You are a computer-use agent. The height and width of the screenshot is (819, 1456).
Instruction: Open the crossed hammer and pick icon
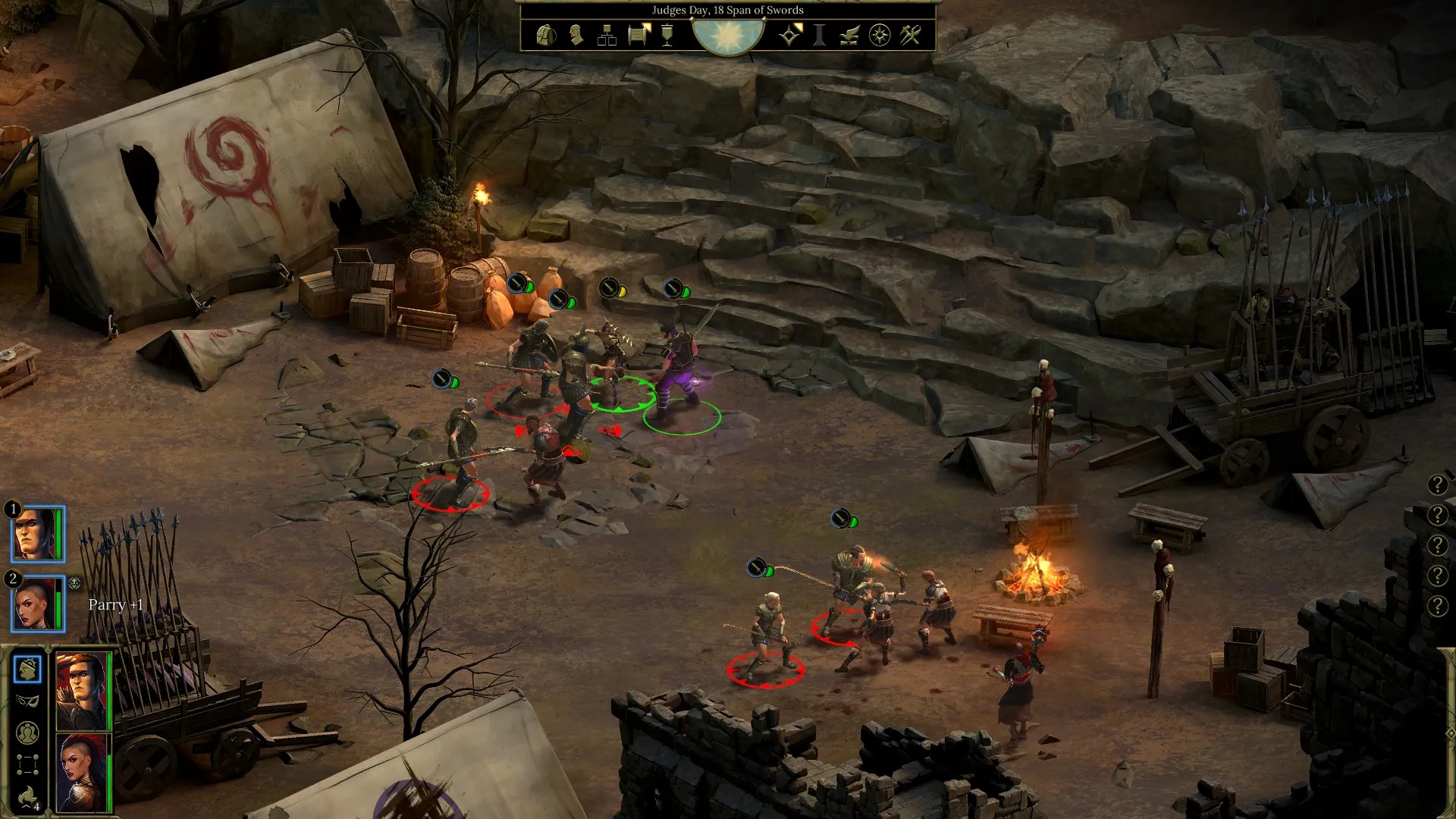[x=910, y=35]
